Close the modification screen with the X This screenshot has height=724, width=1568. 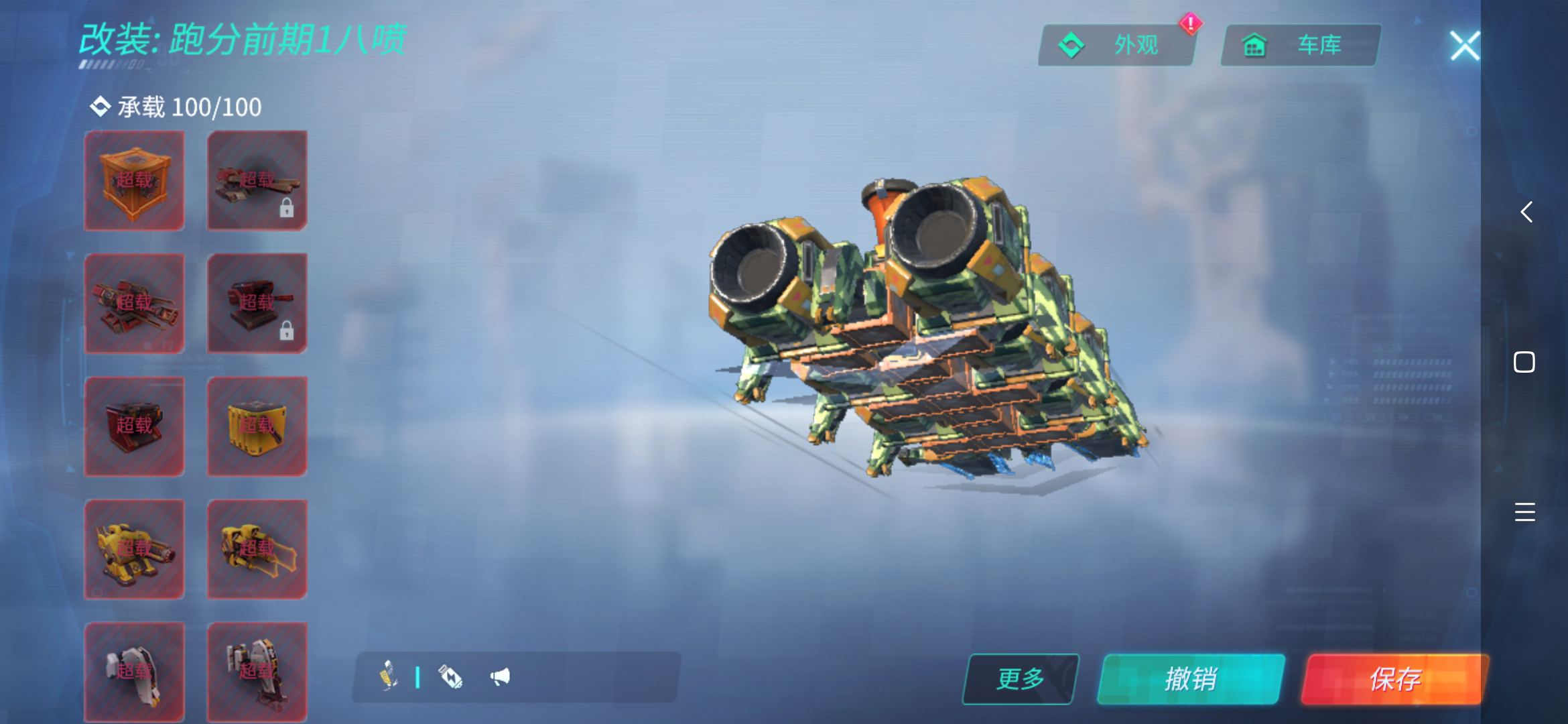[1464, 46]
